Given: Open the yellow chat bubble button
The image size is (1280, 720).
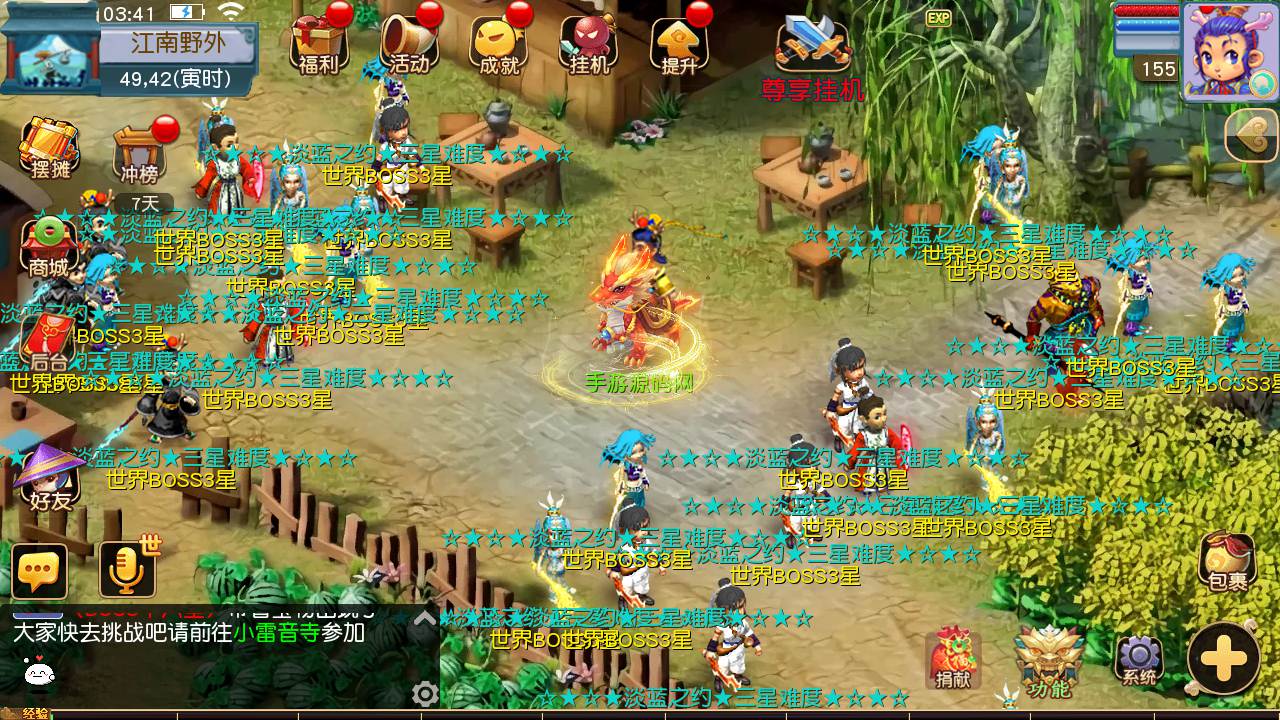Looking at the screenshot, I should [x=40, y=571].
